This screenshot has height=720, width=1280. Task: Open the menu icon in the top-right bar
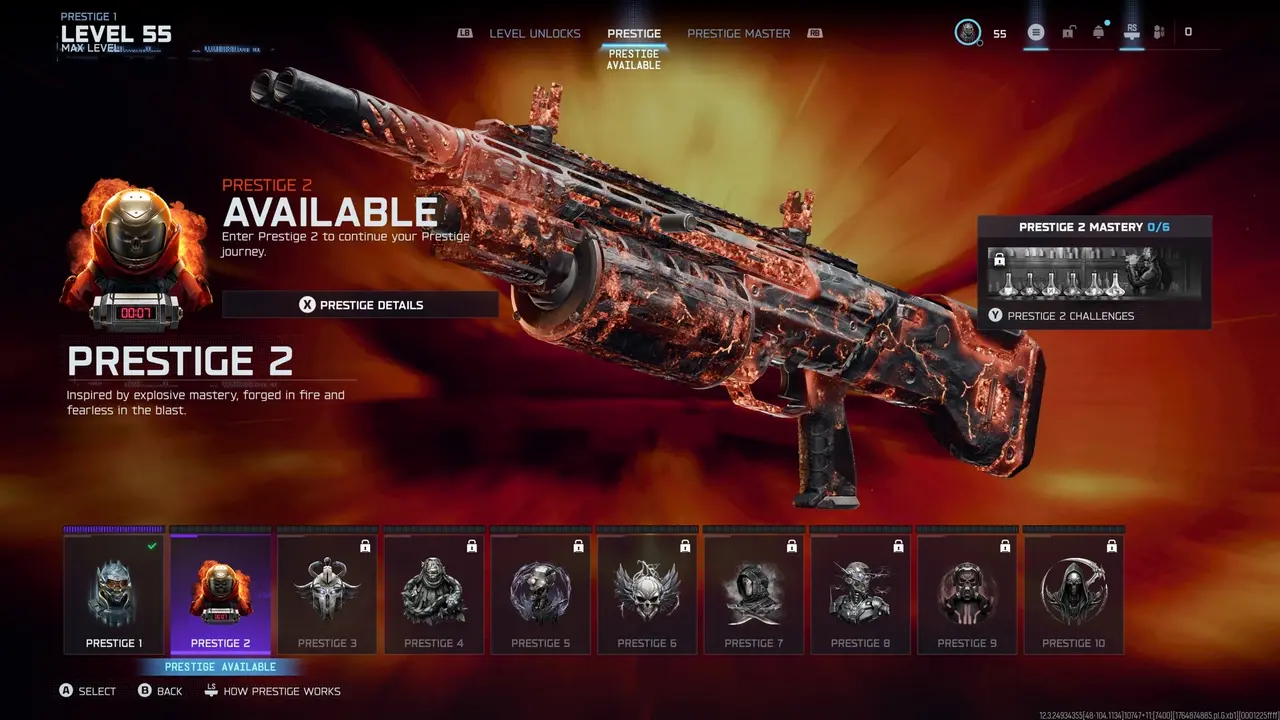pyautogui.click(x=1036, y=31)
